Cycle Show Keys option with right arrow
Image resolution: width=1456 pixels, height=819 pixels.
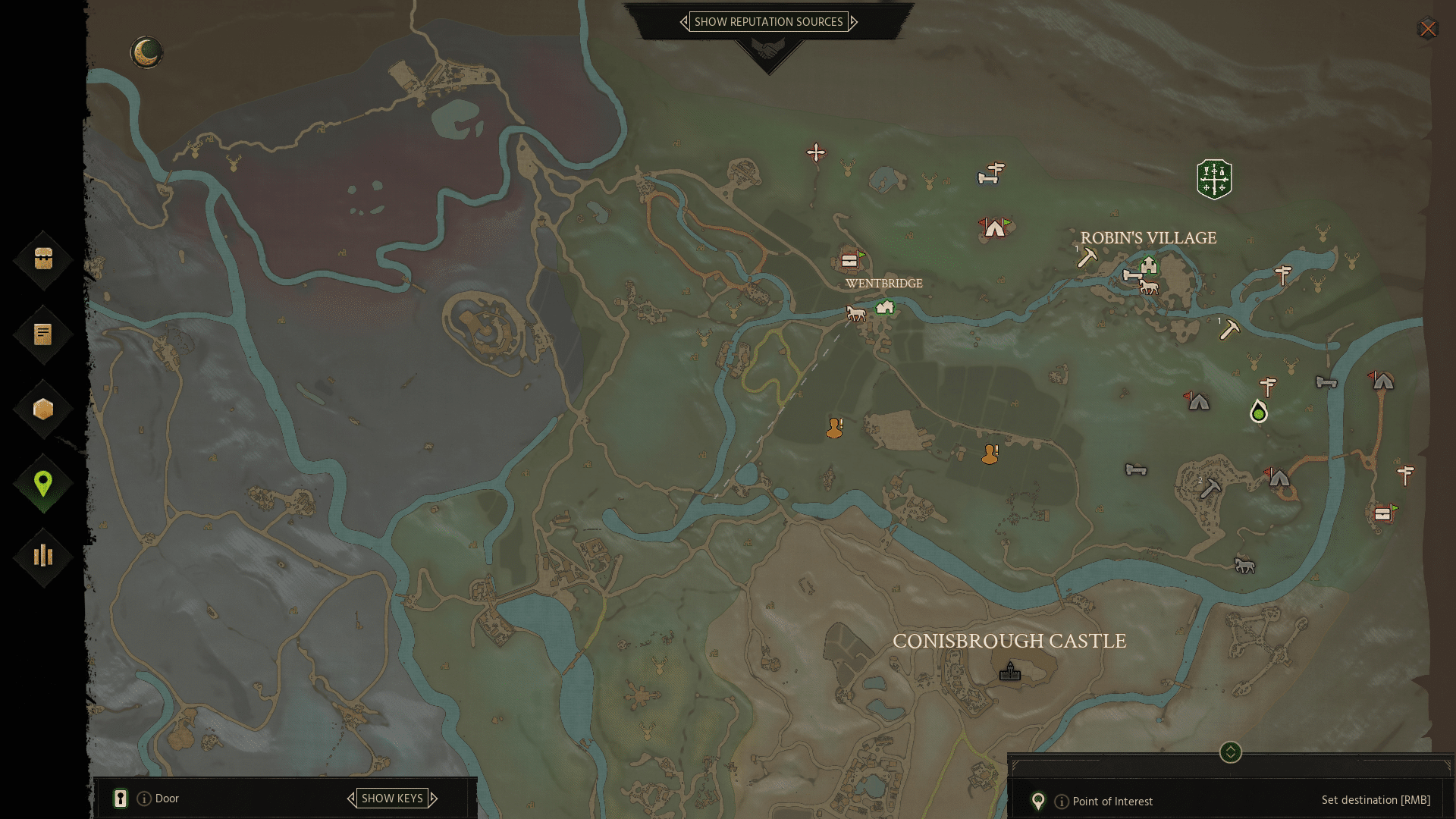[434, 798]
